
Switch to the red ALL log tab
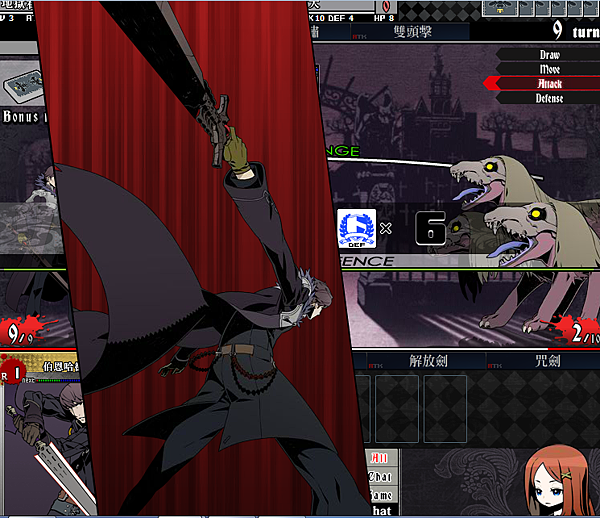pyautogui.click(x=381, y=459)
